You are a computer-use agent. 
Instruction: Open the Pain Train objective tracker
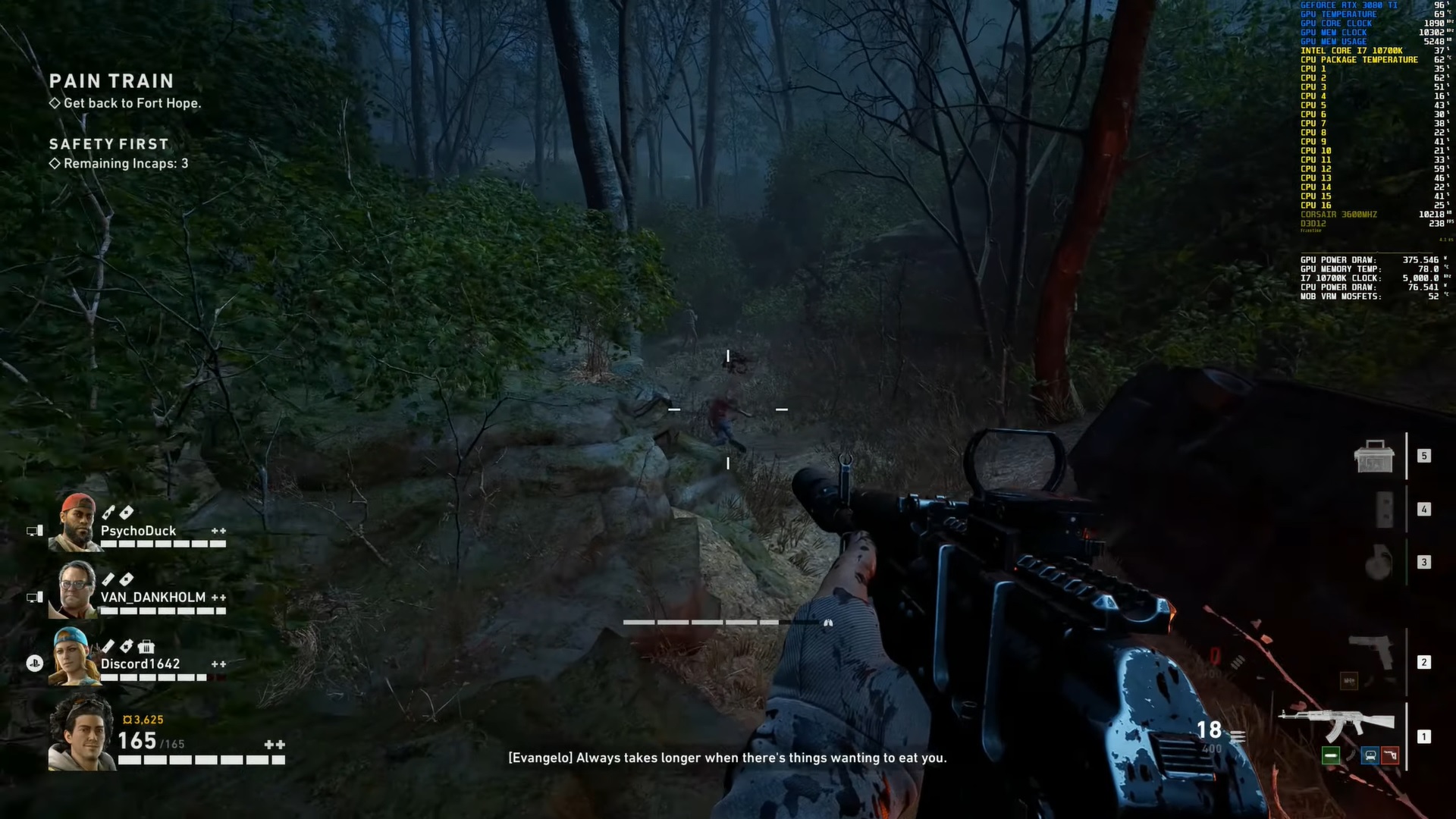click(x=111, y=81)
